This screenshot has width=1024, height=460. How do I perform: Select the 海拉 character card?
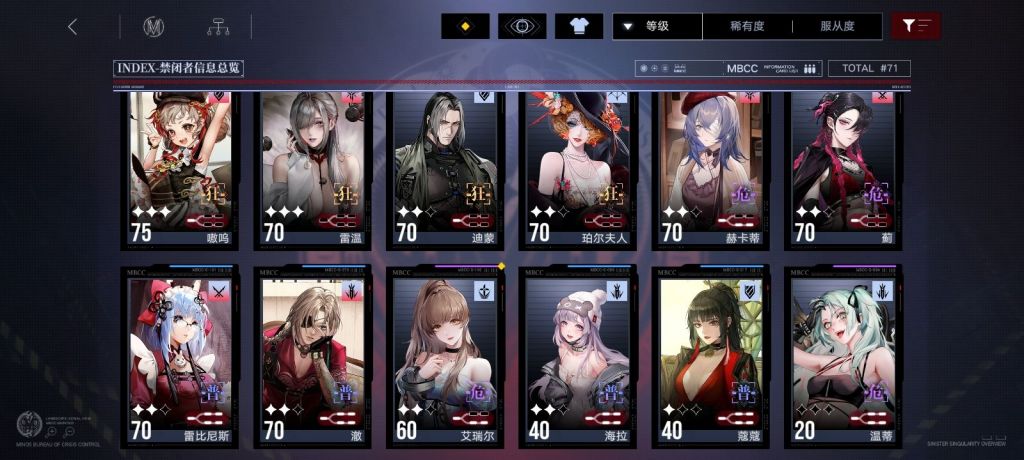[577, 355]
